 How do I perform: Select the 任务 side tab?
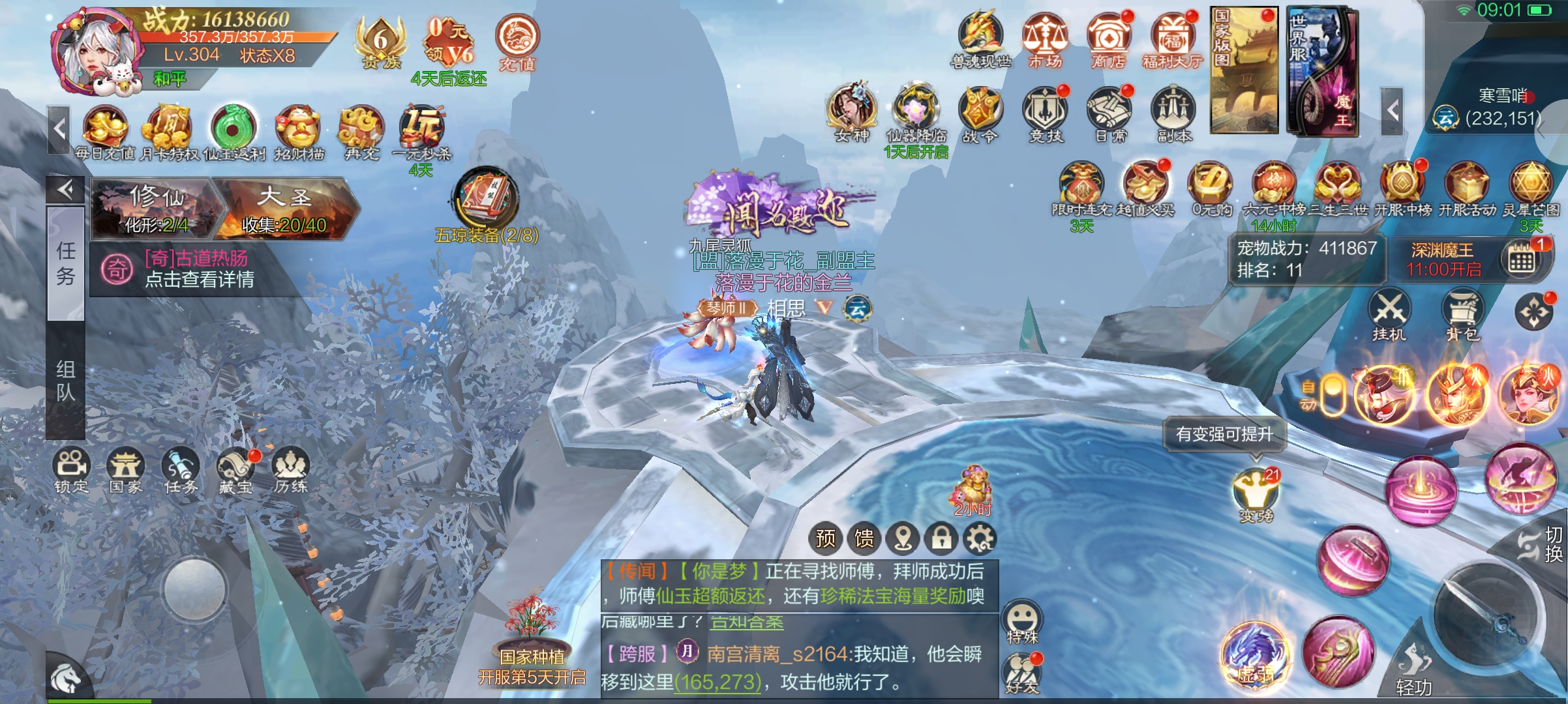[65, 263]
